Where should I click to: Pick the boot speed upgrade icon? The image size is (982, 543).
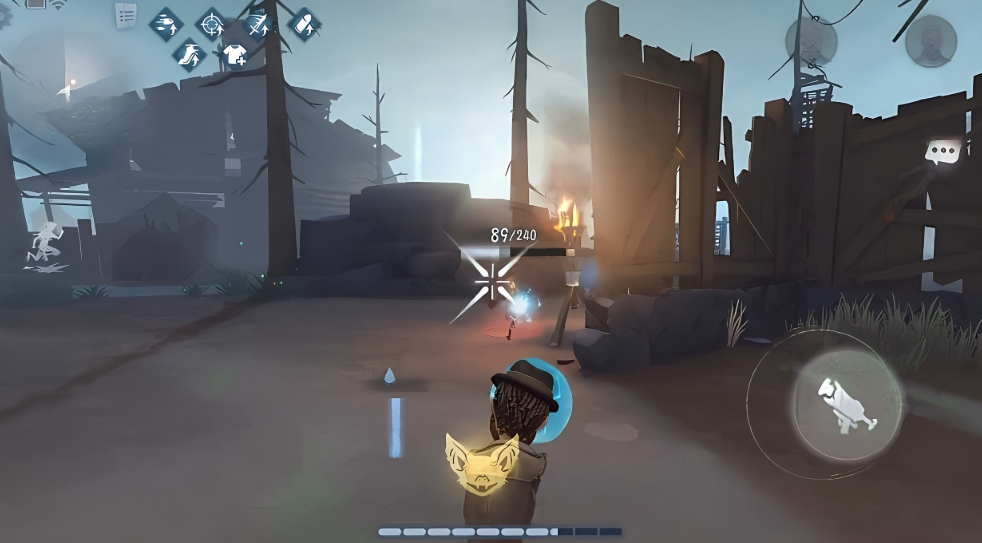pos(188,54)
